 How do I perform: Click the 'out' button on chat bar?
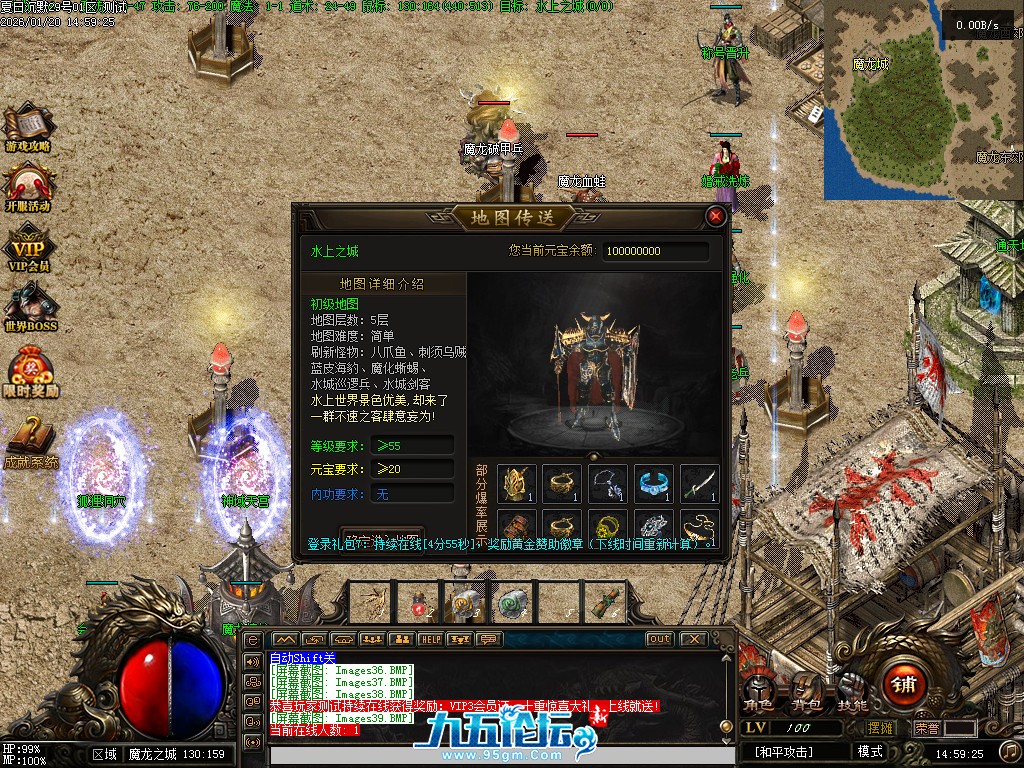coord(659,639)
